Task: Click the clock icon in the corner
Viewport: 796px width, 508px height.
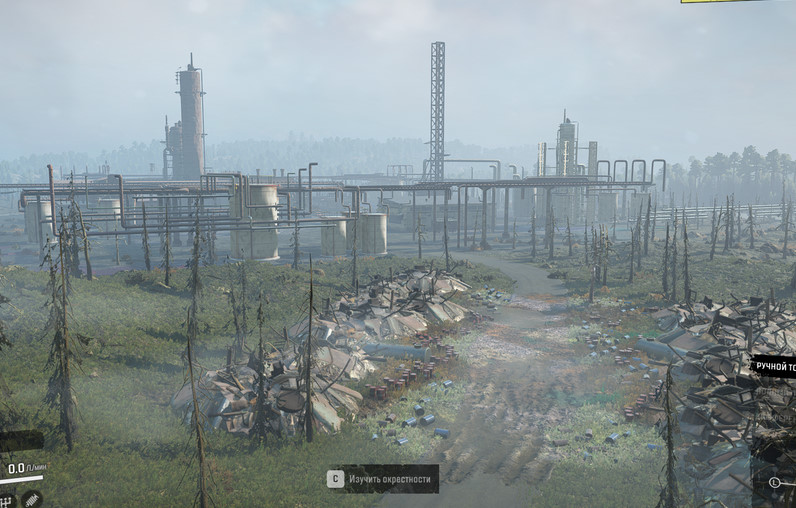Action: point(775,482)
